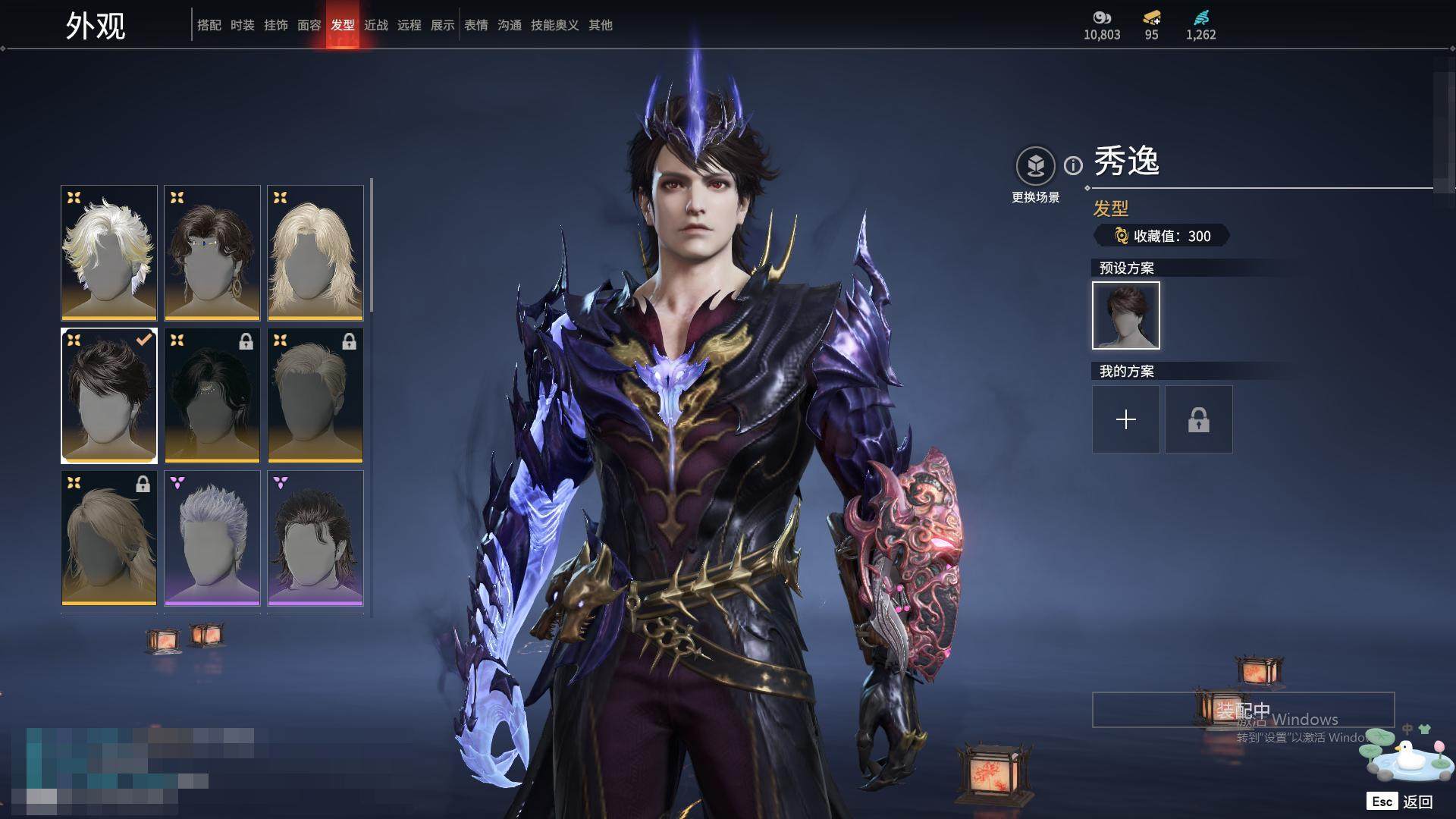Switch to the 远程 tab
The height and width of the screenshot is (819, 1456).
click(409, 25)
